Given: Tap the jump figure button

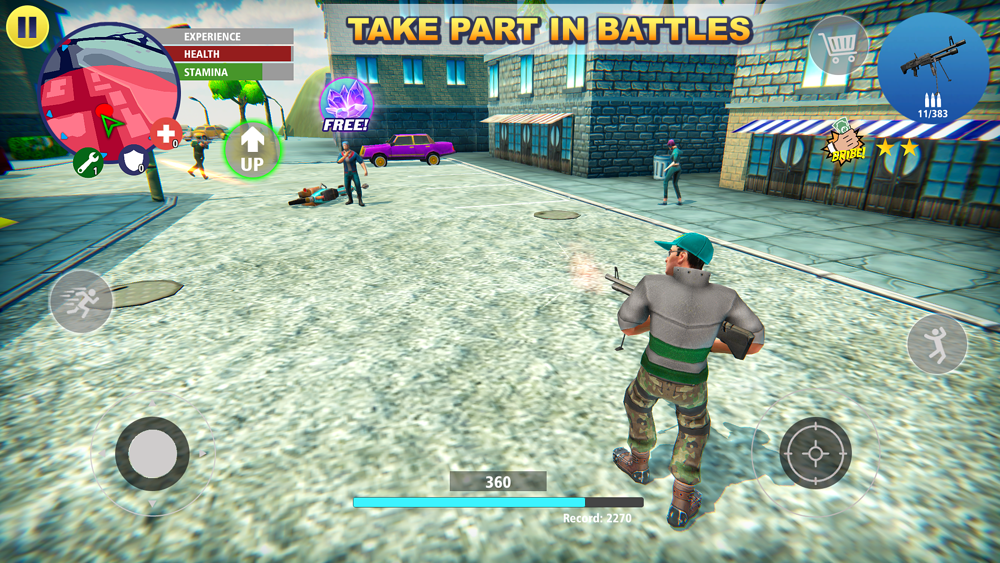Looking at the screenshot, I should 937,344.
